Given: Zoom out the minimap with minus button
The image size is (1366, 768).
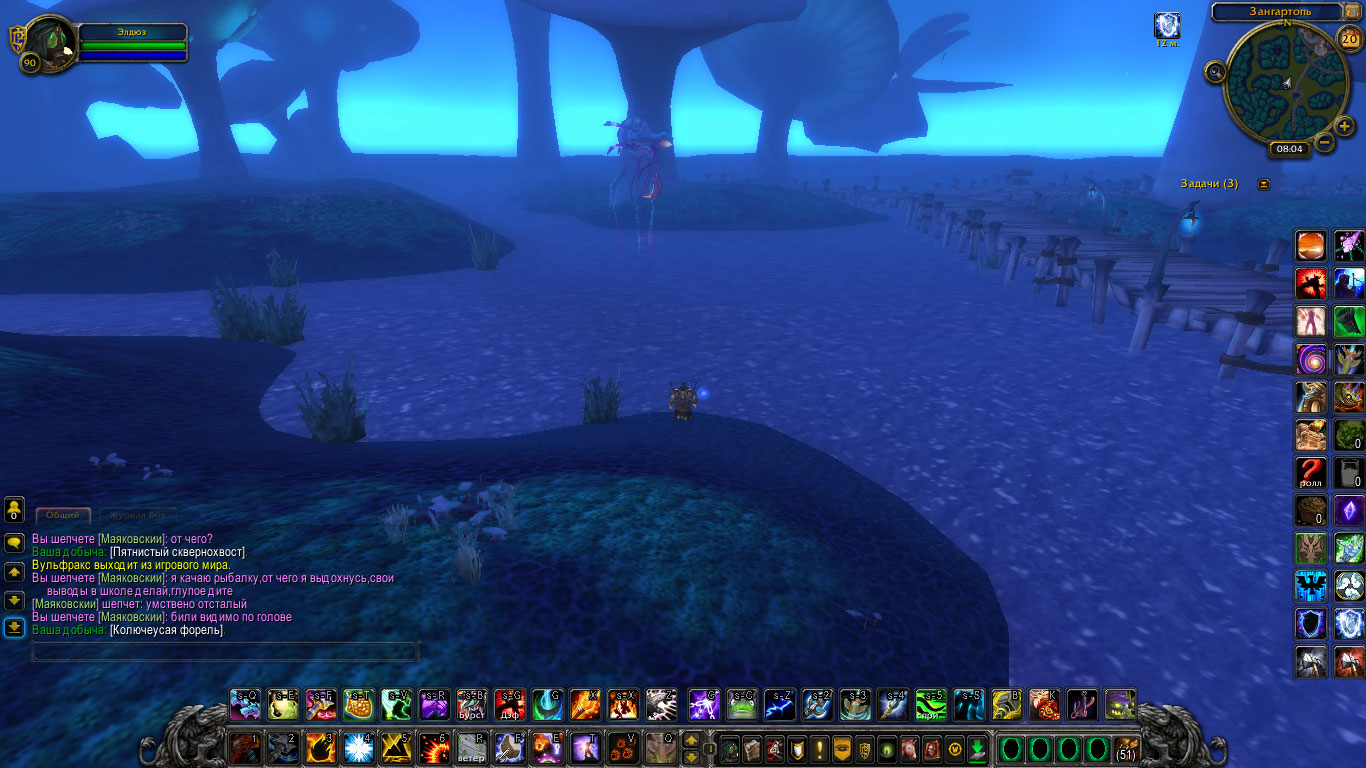Looking at the screenshot, I should 1324,142.
